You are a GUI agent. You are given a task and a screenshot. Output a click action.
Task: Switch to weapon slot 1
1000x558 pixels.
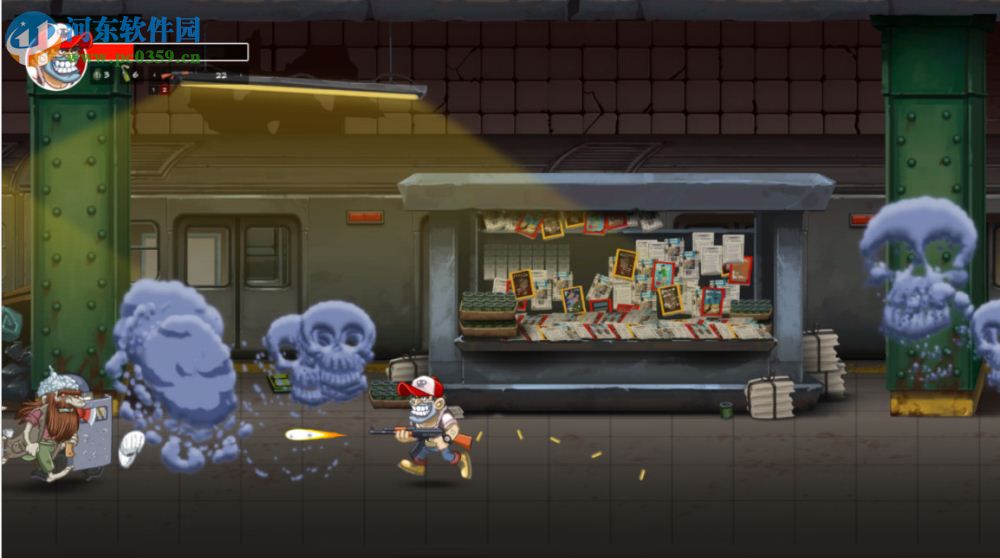click(x=153, y=90)
